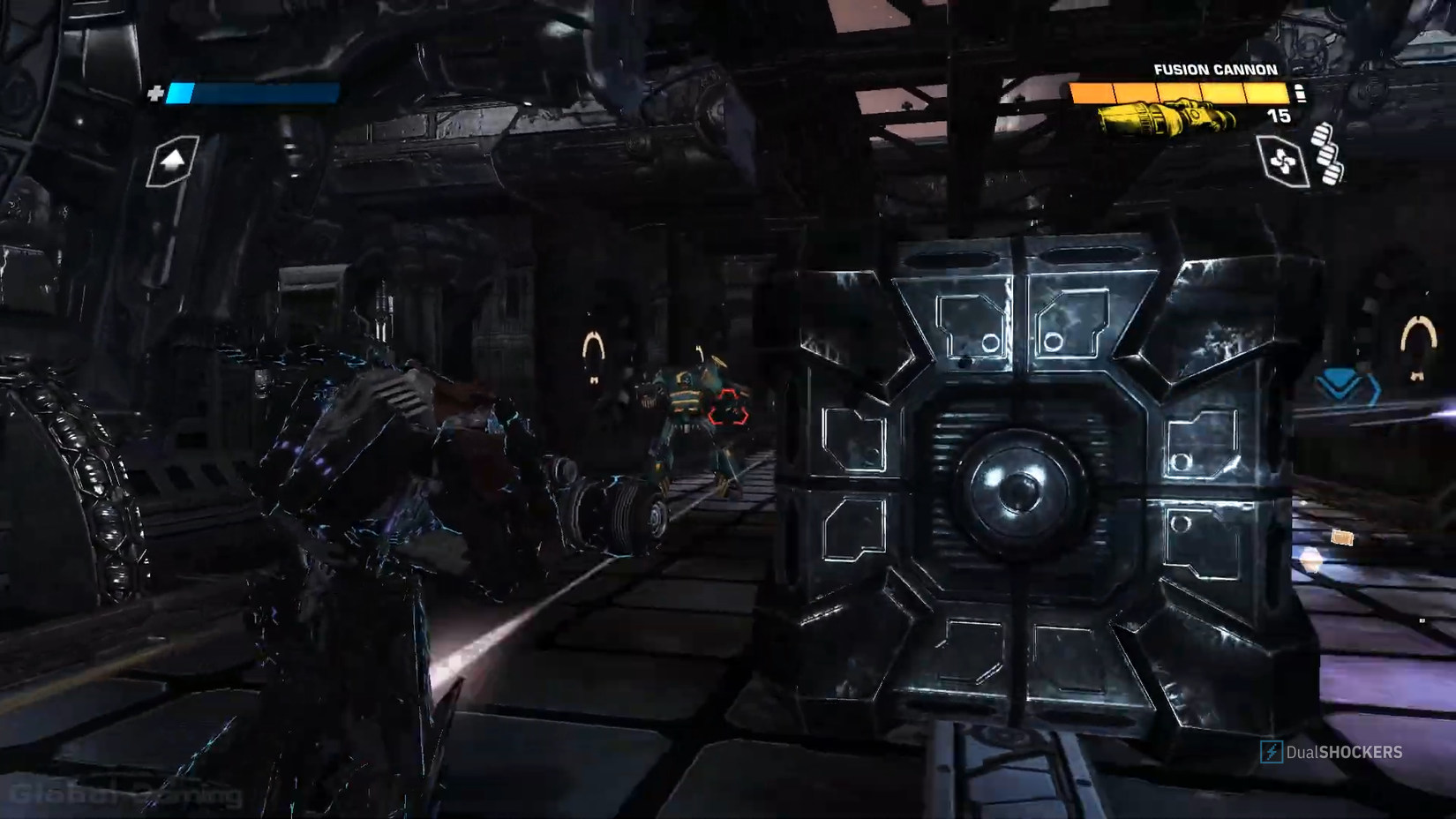Click the downward chevron inside the objective marker

(x=1339, y=379)
